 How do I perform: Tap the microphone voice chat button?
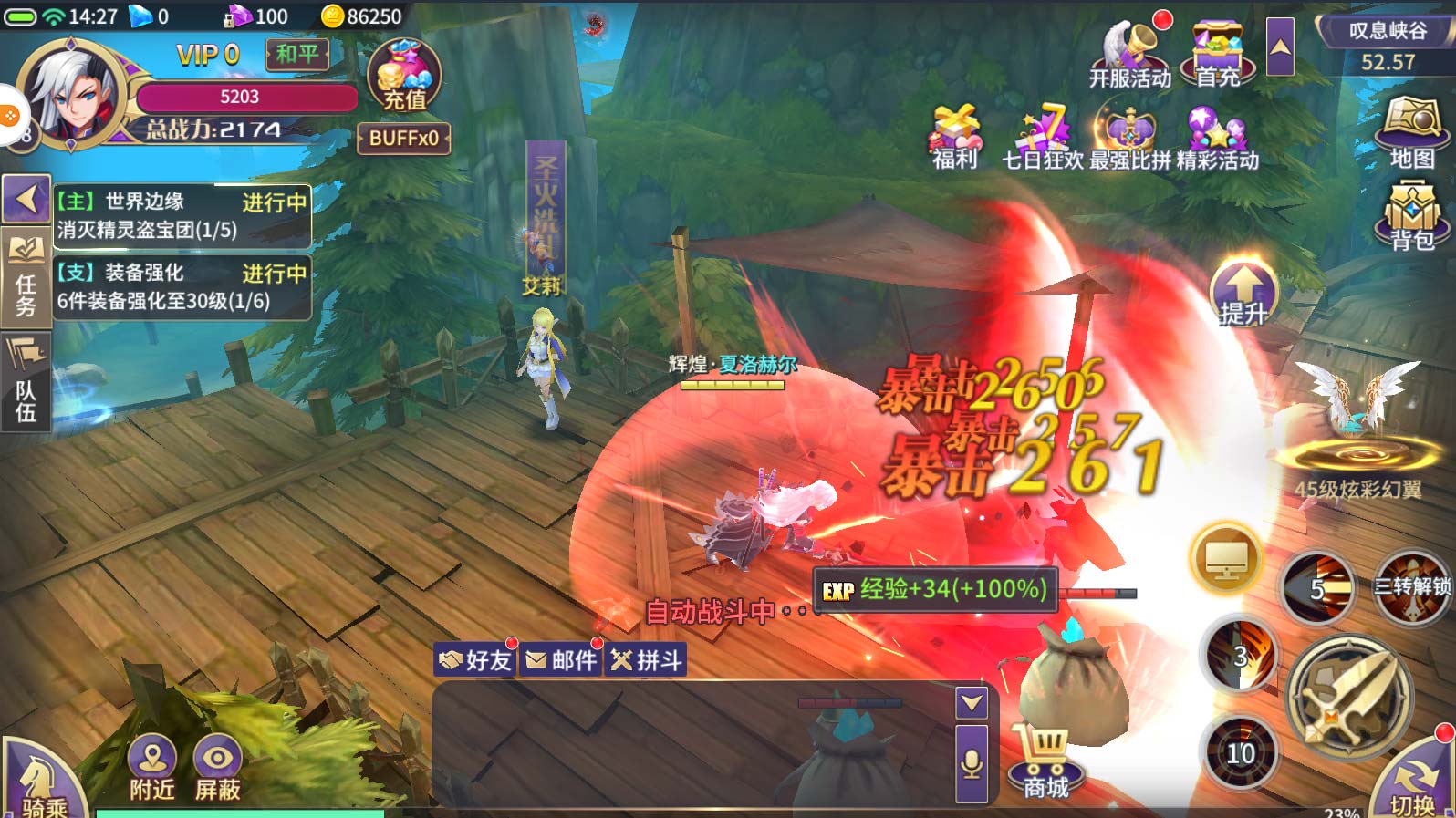coord(972,764)
